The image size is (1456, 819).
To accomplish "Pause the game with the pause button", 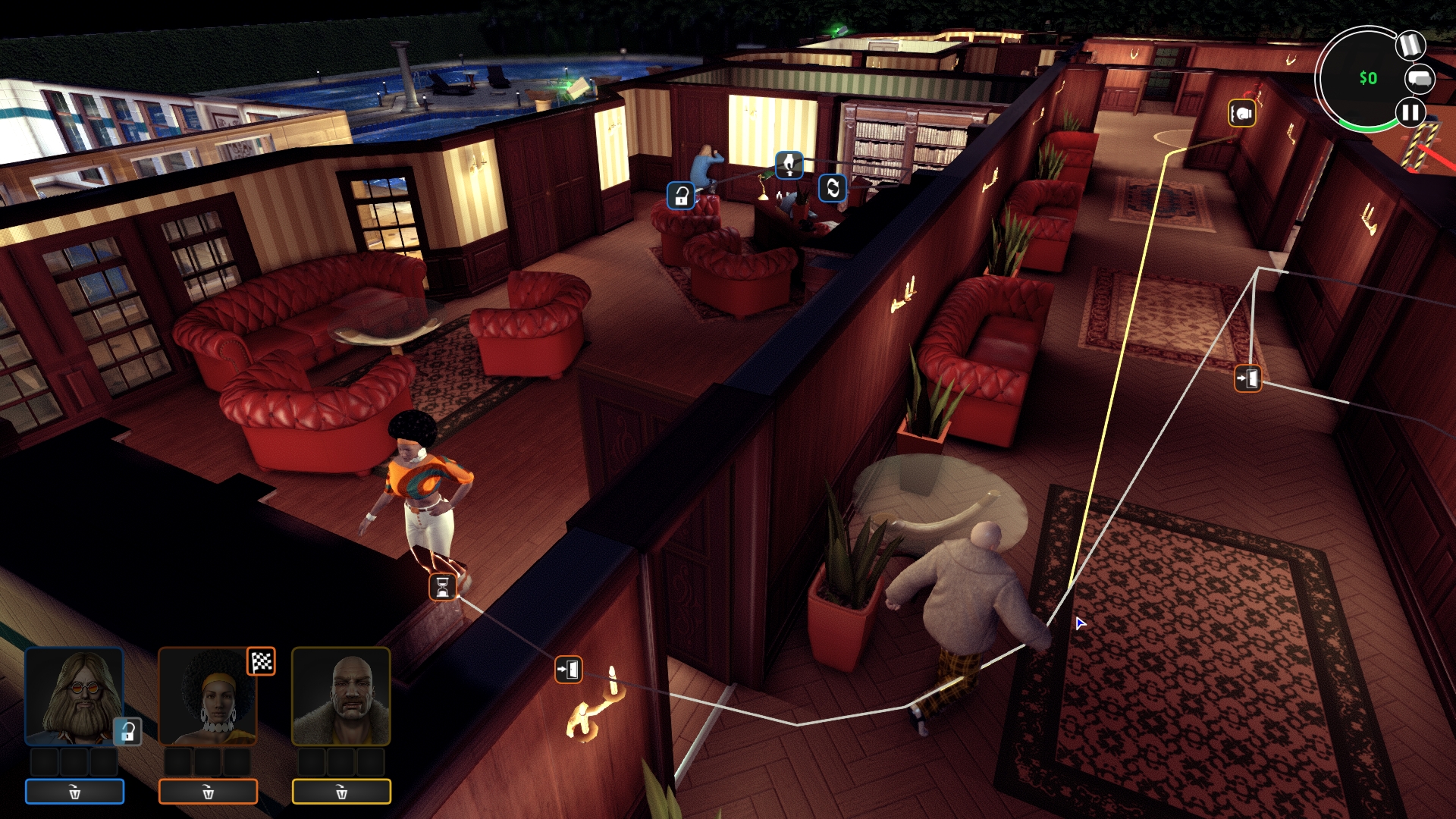I will (x=1410, y=113).
